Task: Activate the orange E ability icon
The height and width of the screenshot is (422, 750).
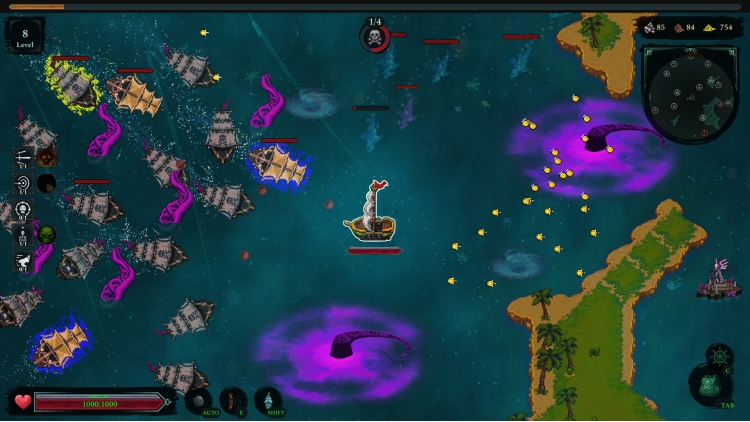Action: pos(232,400)
